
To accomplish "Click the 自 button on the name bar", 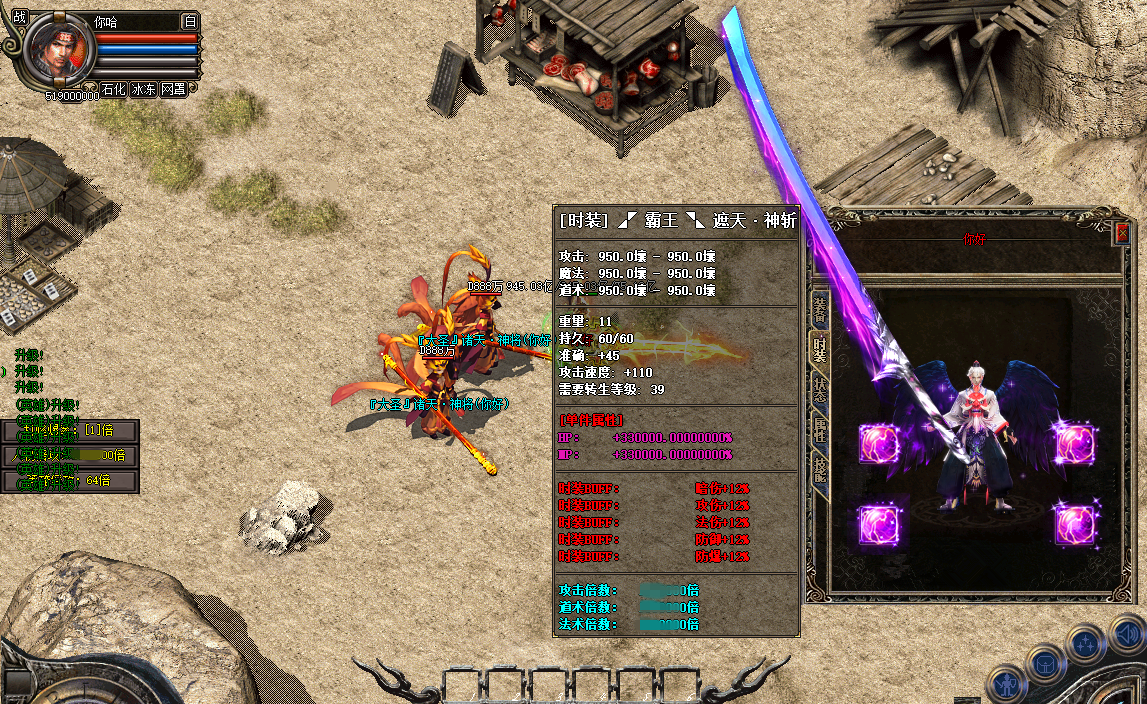I will pos(190,21).
